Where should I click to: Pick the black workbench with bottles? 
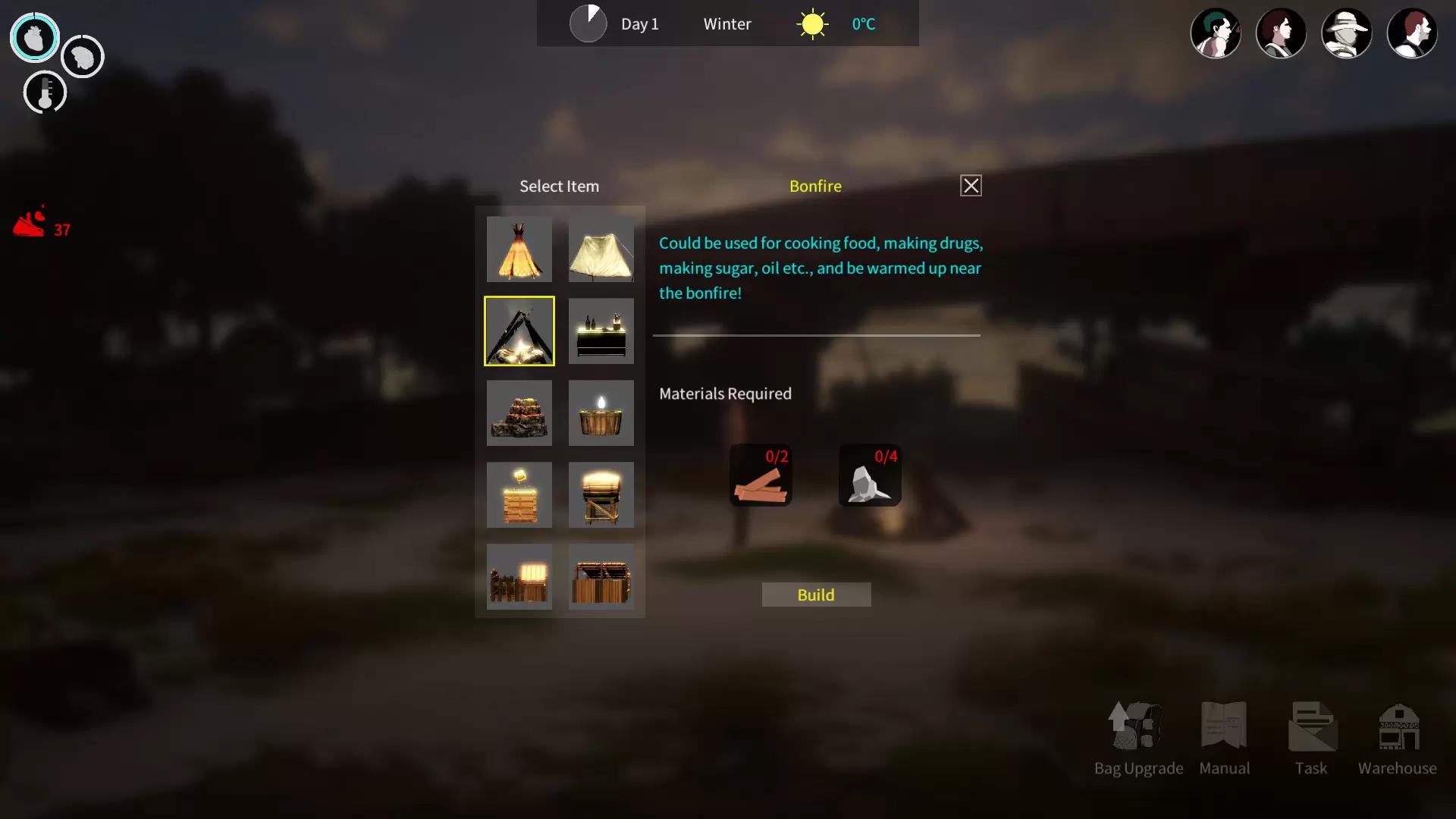[x=601, y=331]
